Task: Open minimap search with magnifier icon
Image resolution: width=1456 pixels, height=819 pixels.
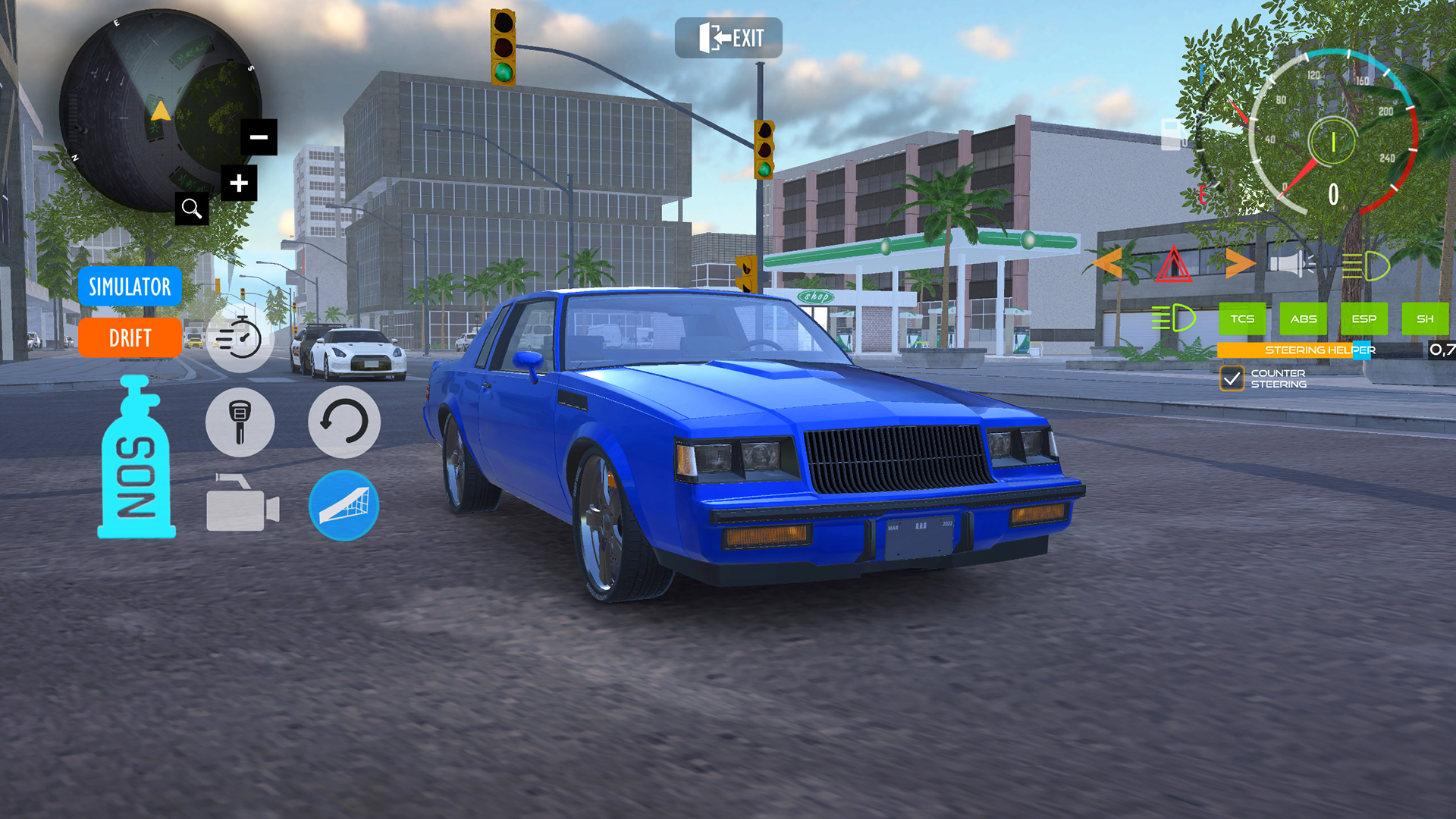Action: coord(191,208)
